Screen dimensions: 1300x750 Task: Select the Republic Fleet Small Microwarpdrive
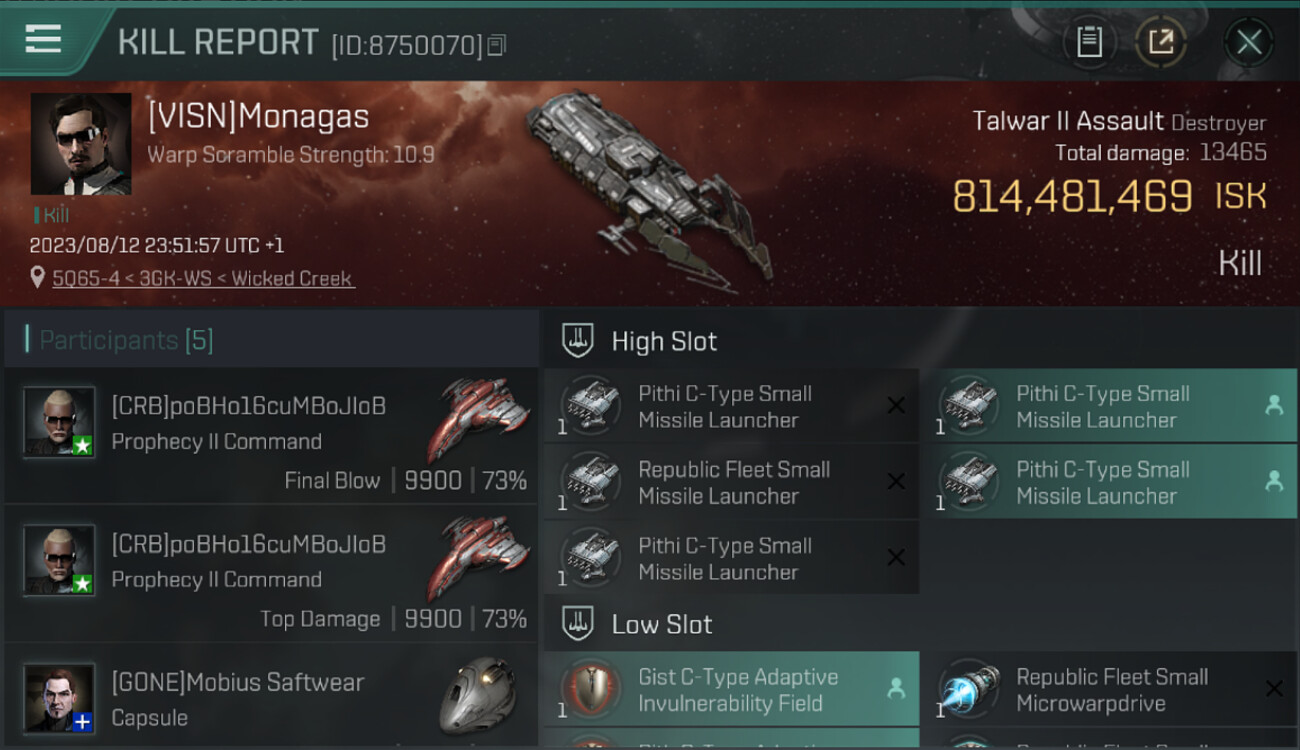click(x=1109, y=690)
